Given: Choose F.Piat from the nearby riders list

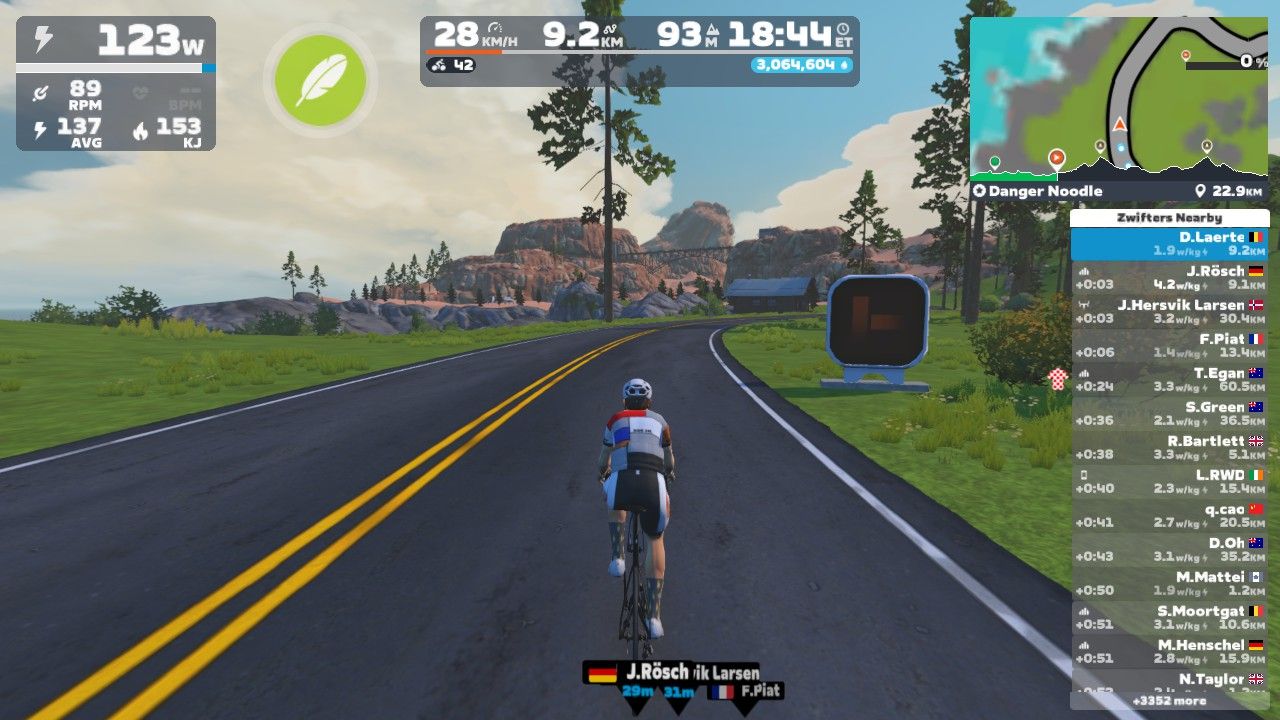Looking at the screenshot, I should tap(1169, 346).
